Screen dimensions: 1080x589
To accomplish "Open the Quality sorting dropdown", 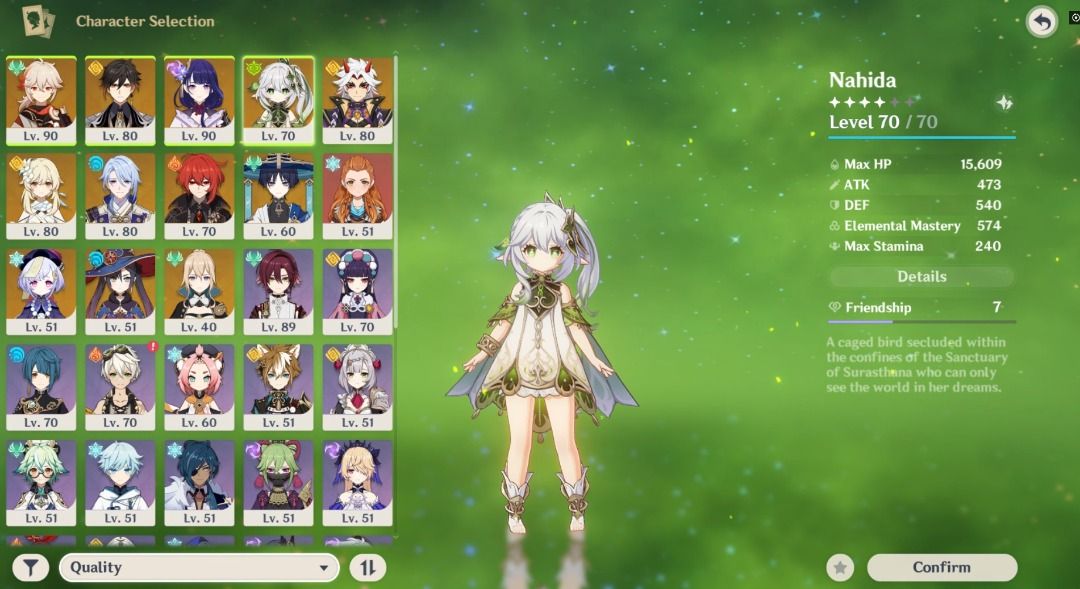I will point(199,568).
